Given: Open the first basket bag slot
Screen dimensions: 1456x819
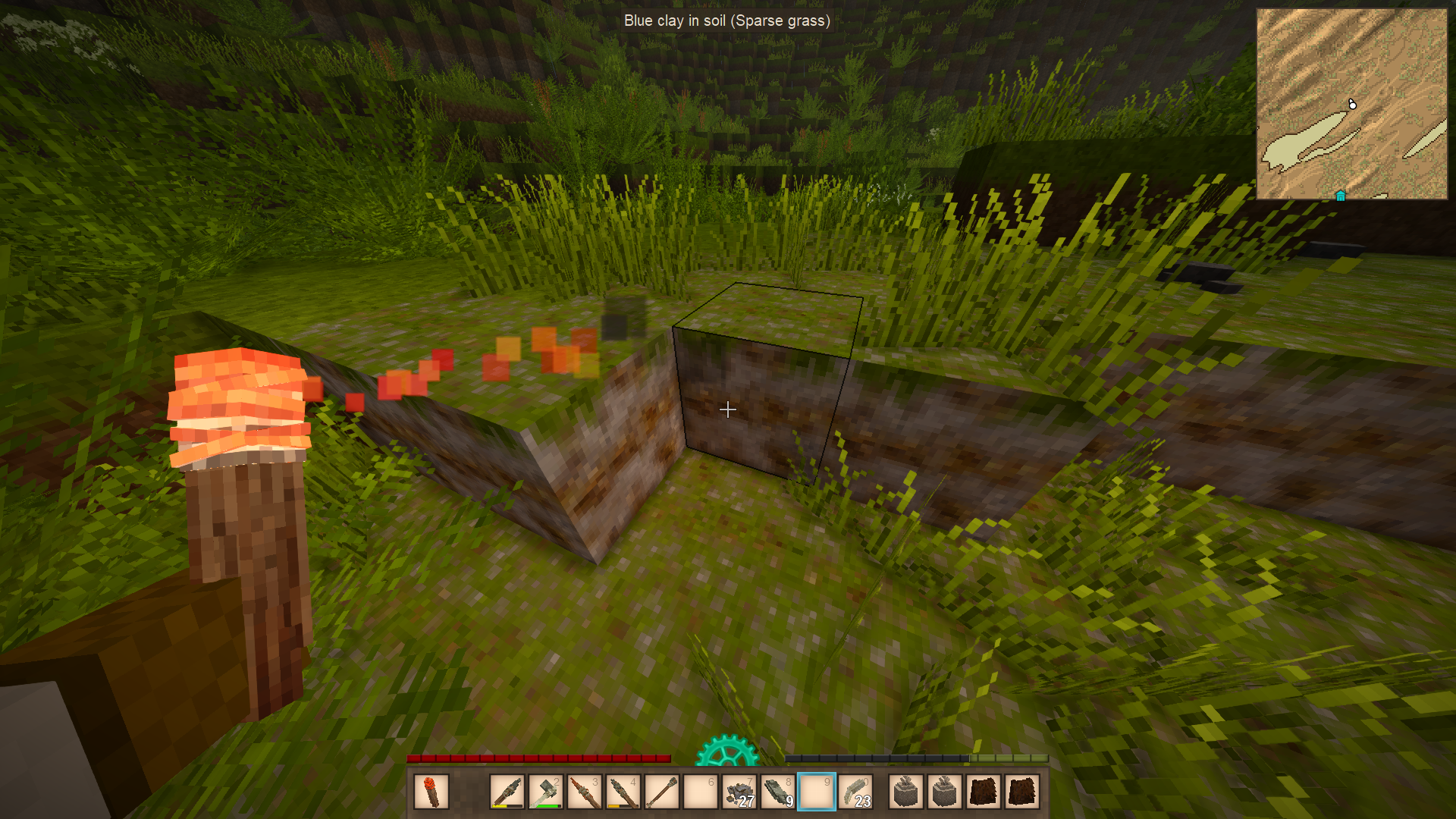Looking at the screenshot, I should (906, 792).
